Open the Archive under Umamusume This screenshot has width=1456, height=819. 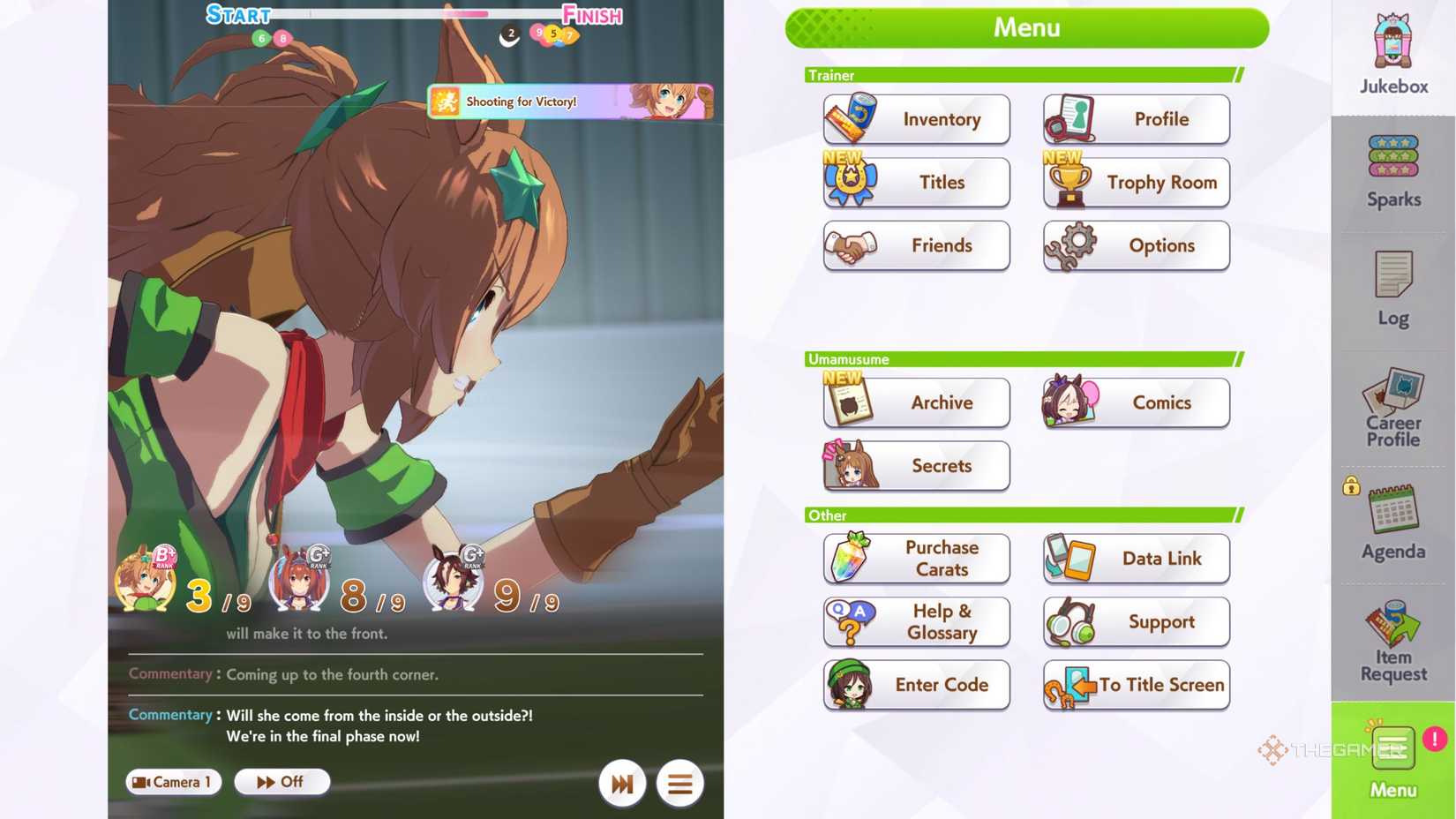pos(916,402)
